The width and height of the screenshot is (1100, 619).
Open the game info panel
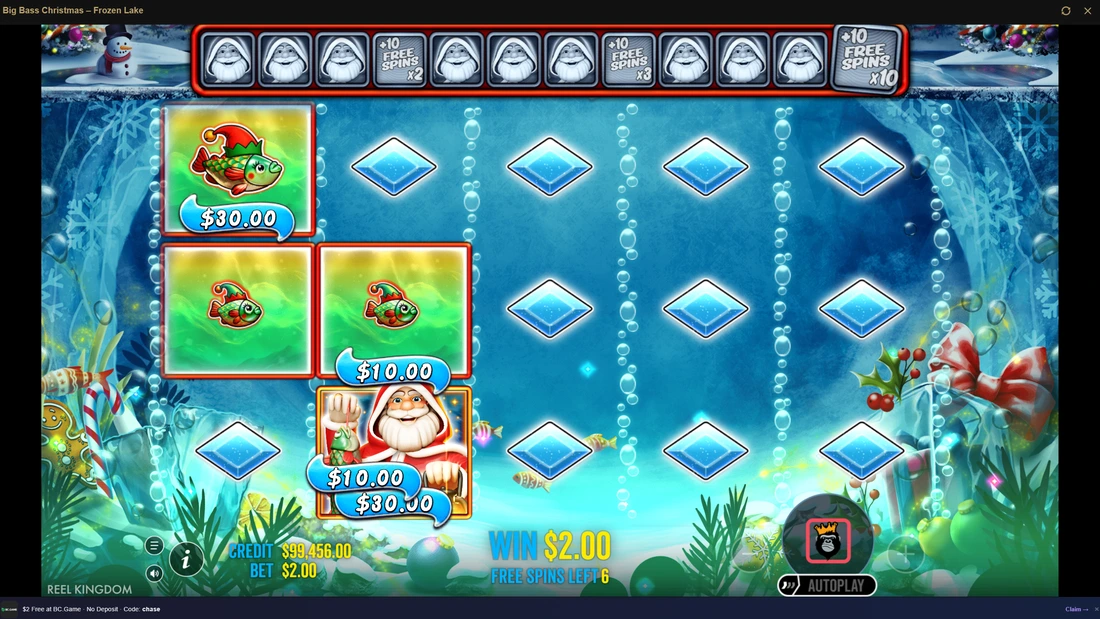coord(186,560)
